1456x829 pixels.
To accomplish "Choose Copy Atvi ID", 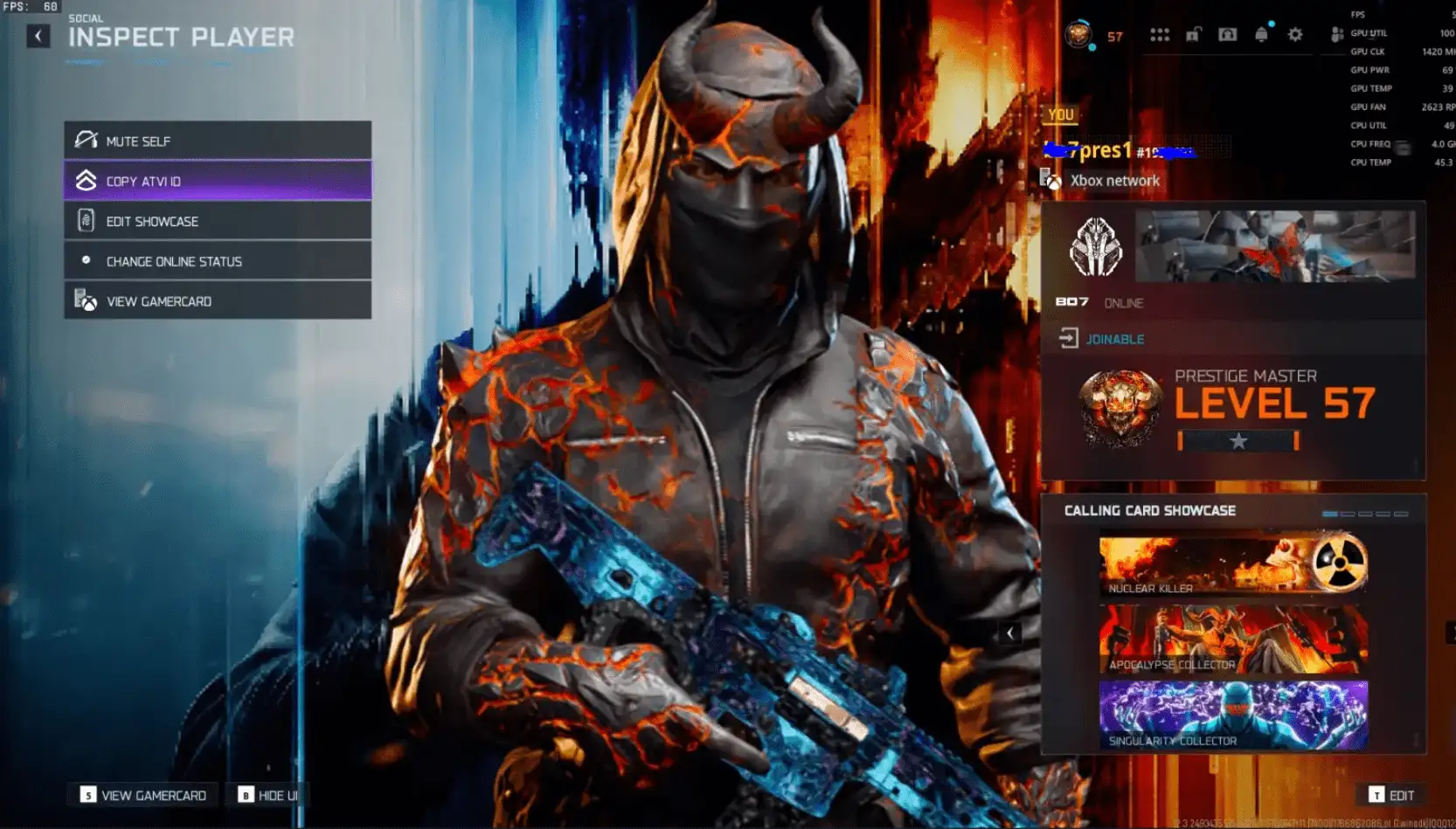I will click(218, 181).
